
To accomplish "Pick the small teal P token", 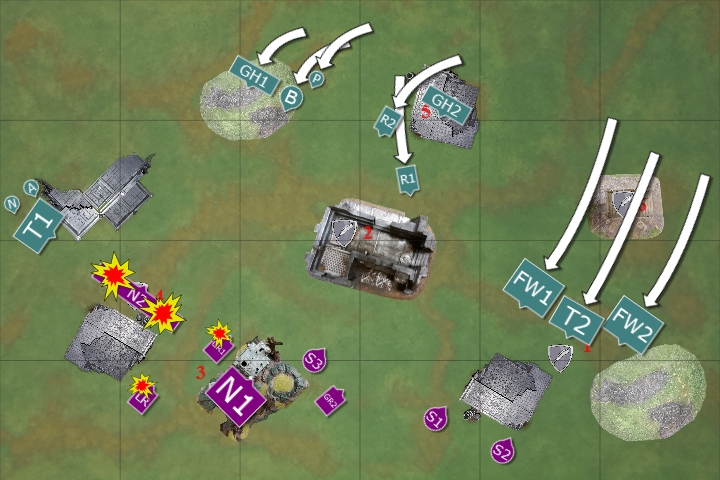I will [316, 79].
